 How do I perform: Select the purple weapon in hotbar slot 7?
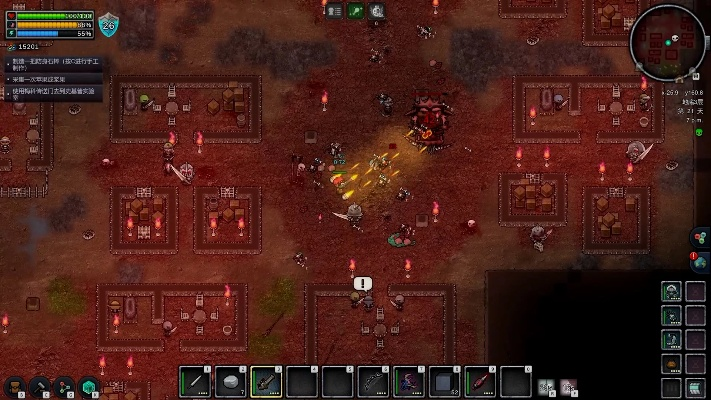408,381
